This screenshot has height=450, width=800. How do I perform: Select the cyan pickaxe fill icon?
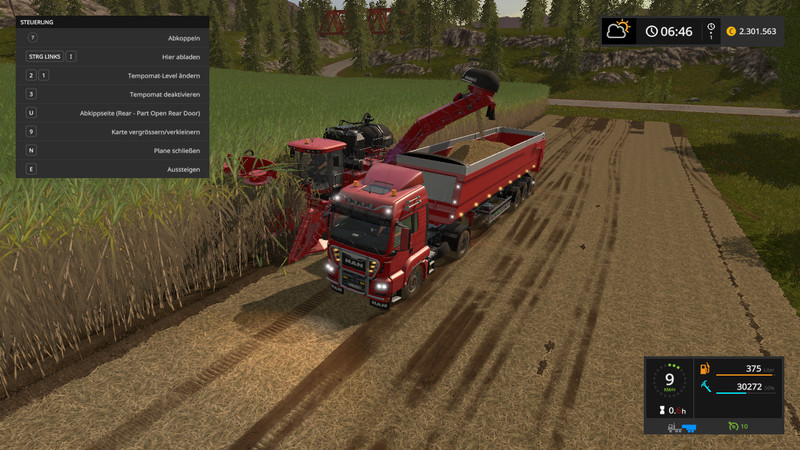[705, 387]
